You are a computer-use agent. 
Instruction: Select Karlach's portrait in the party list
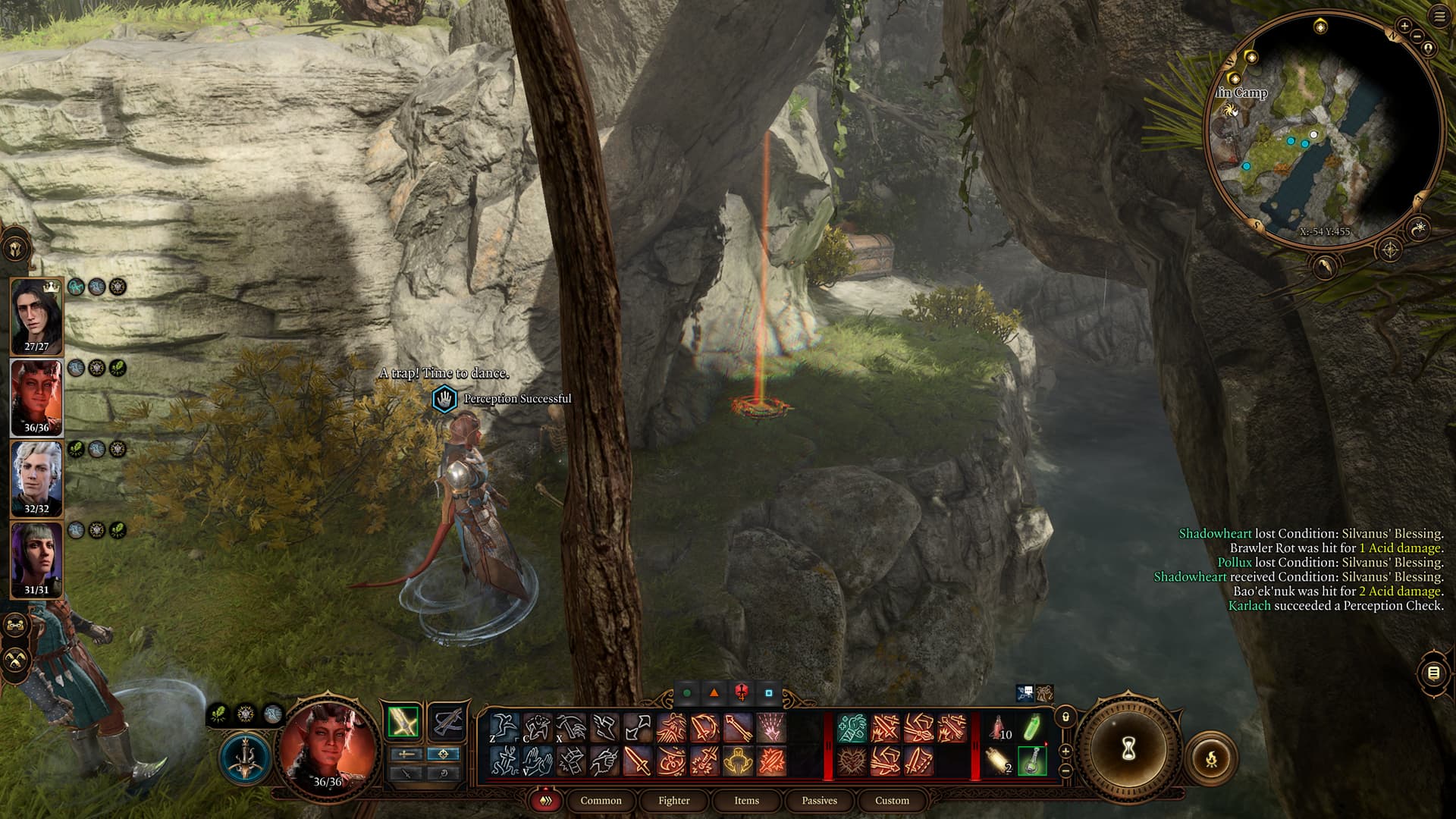(x=36, y=397)
